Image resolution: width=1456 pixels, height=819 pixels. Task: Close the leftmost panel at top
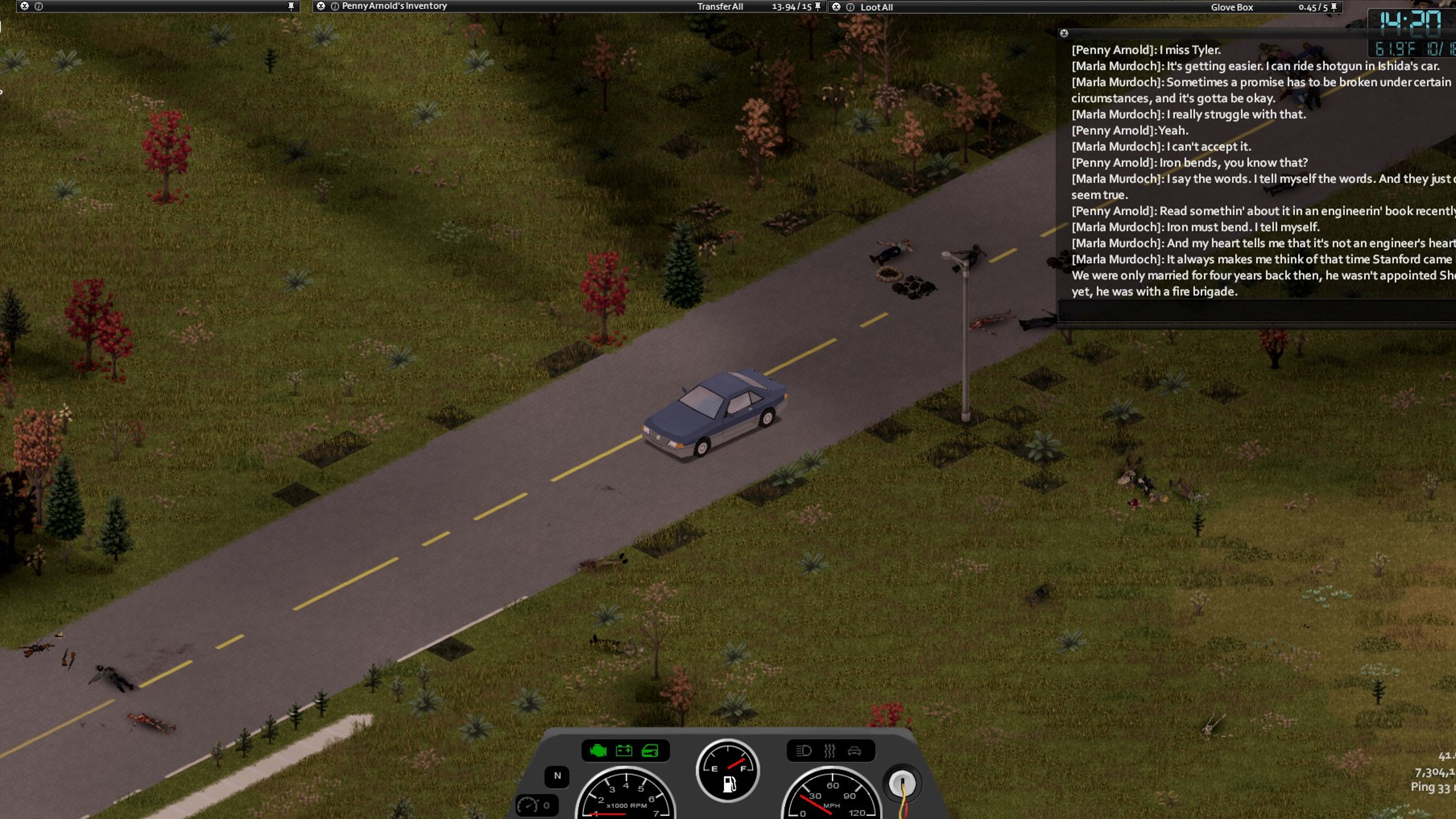click(x=24, y=6)
